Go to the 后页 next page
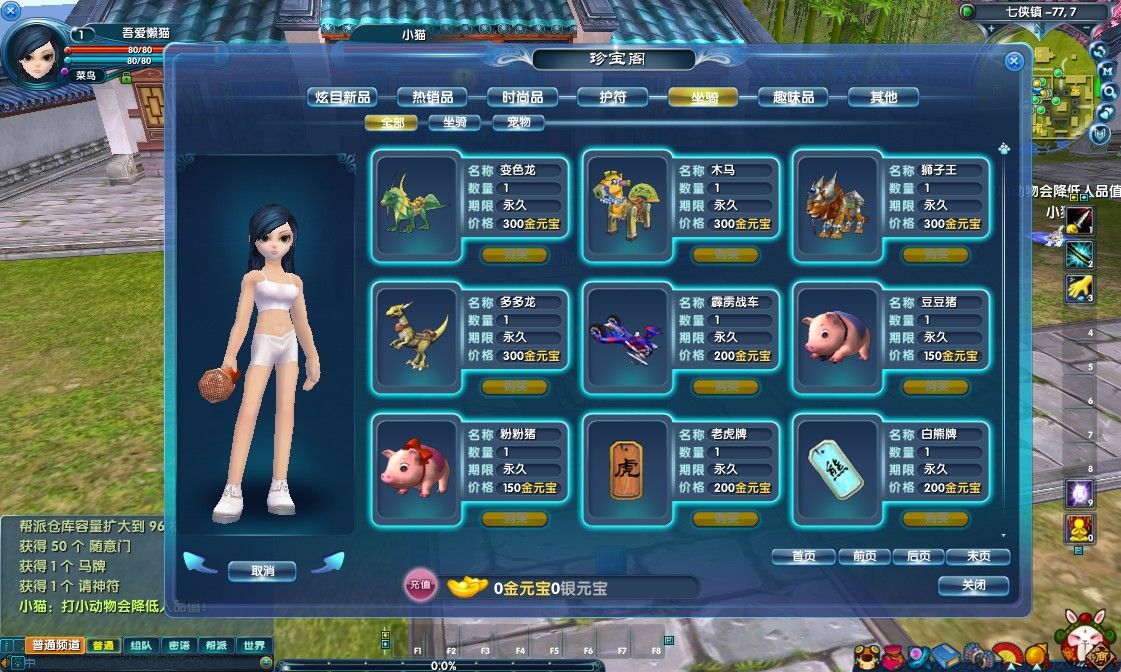 (918, 557)
